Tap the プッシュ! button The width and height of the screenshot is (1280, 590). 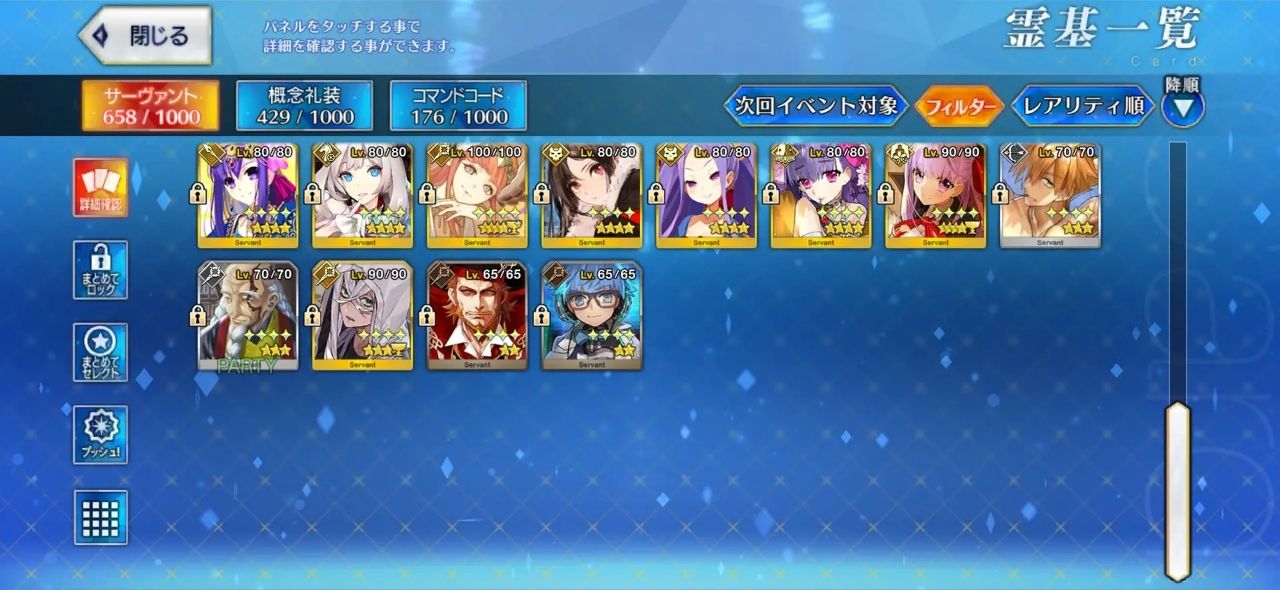click(x=100, y=435)
